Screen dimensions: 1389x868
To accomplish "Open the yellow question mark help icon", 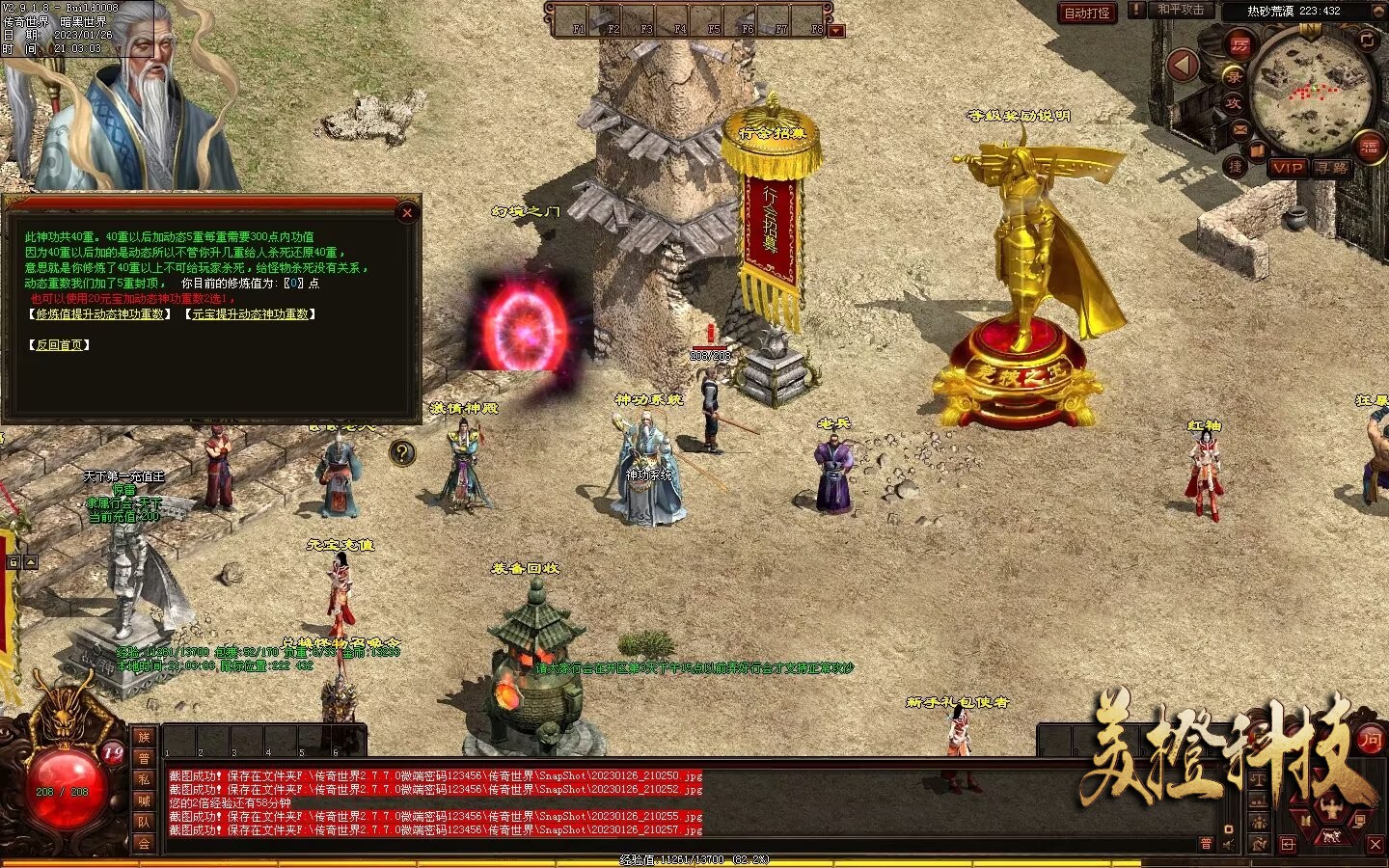I will coord(402,452).
